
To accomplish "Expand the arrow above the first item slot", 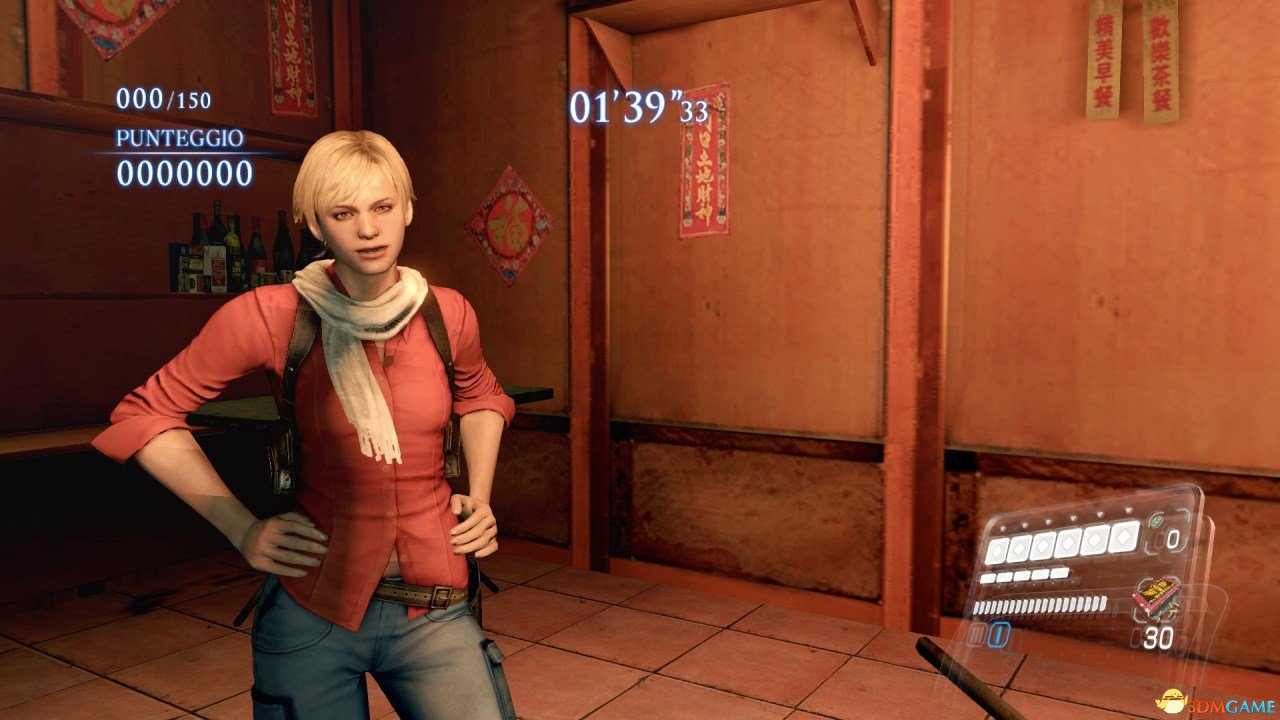I will pos(1003,528).
